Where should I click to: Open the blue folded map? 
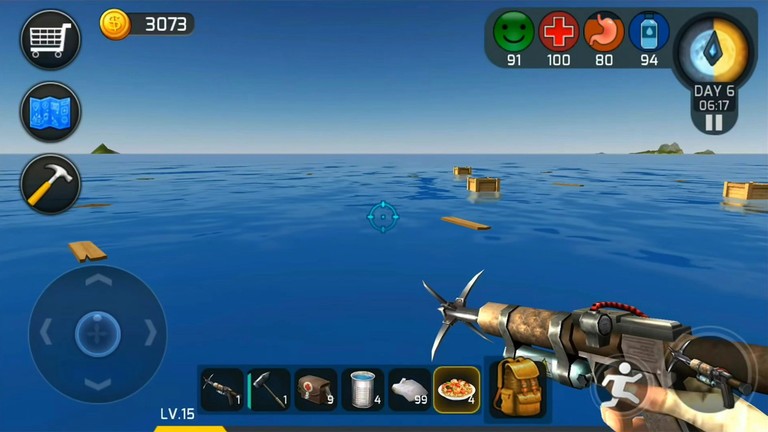click(50, 111)
